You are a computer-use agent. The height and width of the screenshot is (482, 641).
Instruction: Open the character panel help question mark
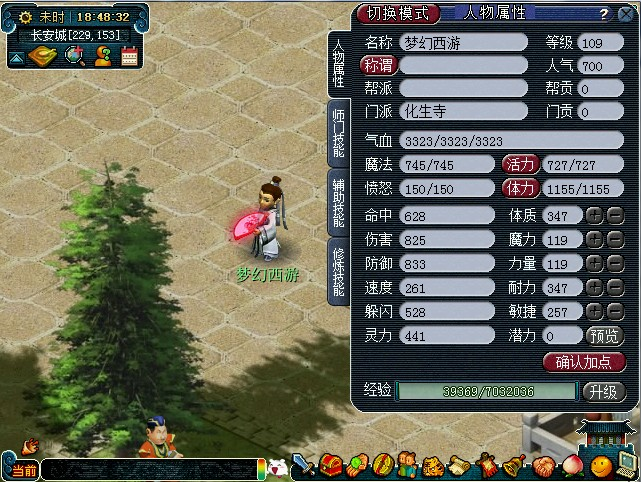[x=603, y=14]
